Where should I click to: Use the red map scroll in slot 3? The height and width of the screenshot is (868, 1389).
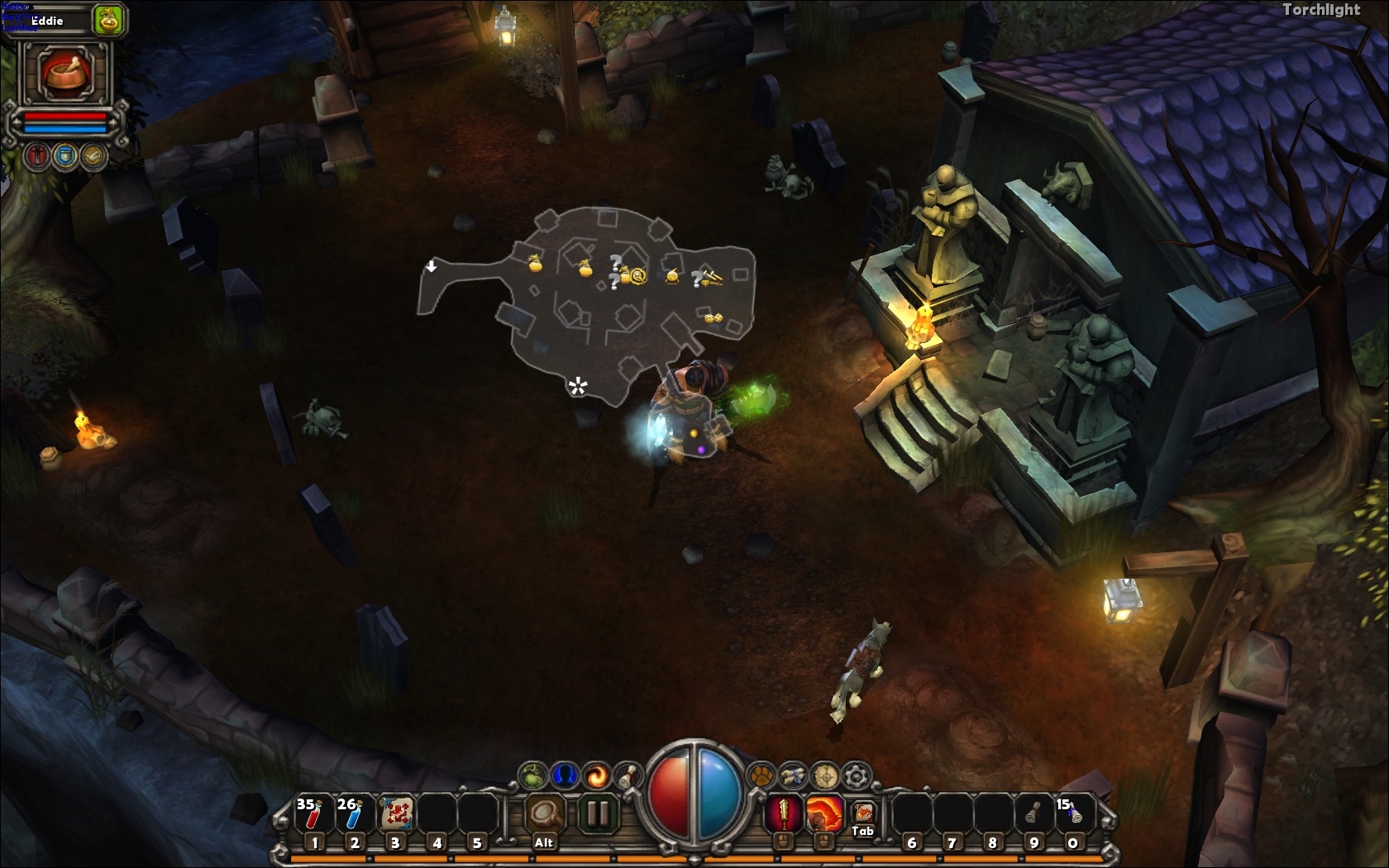[395, 814]
